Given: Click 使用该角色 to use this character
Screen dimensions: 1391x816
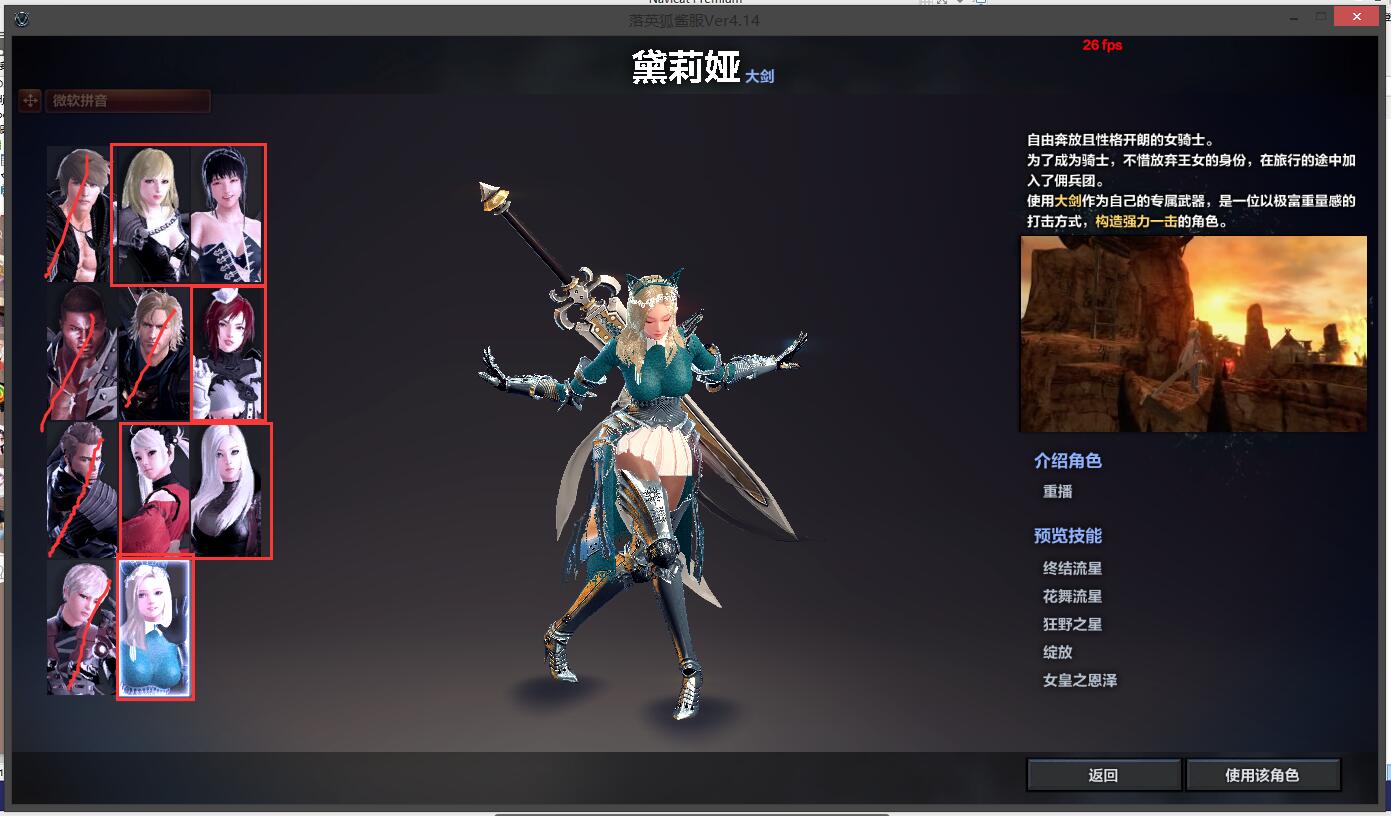Looking at the screenshot, I should [x=1263, y=774].
